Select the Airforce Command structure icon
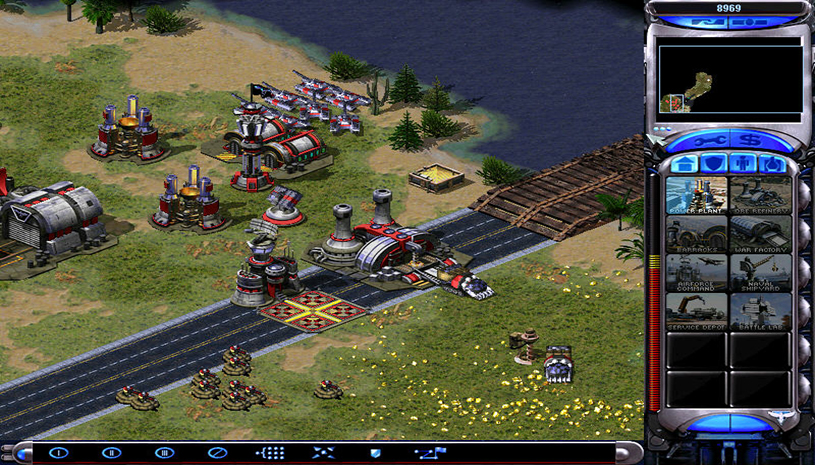815x465 pixels. click(x=696, y=272)
